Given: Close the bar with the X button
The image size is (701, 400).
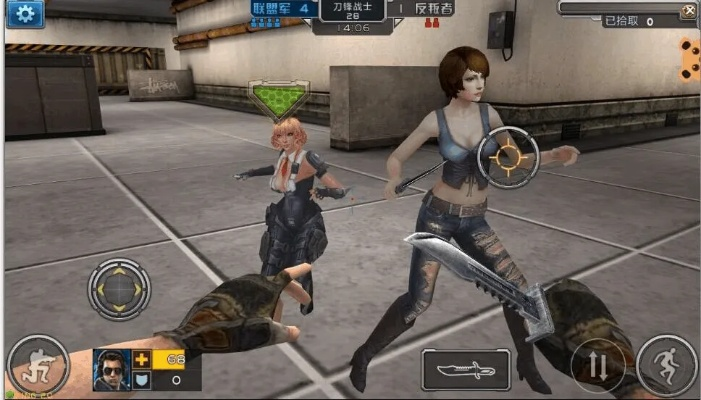Looking at the screenshot, I should click(x=688, y=10).
